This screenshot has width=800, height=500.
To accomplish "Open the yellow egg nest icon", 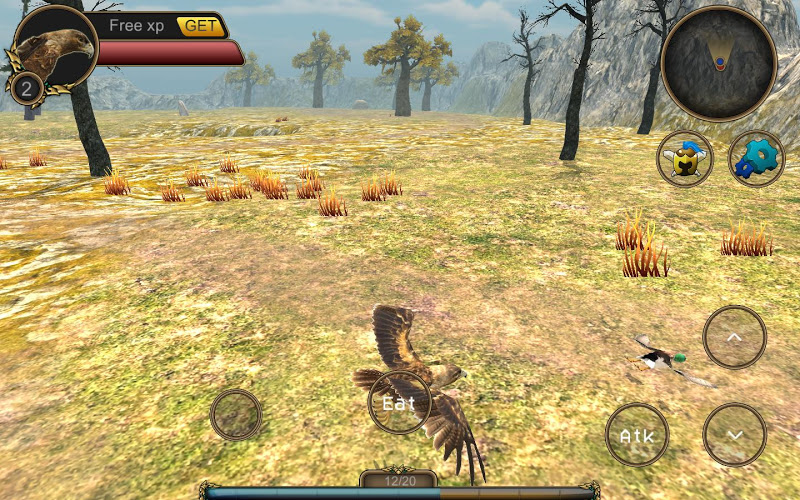I will 685,158.
